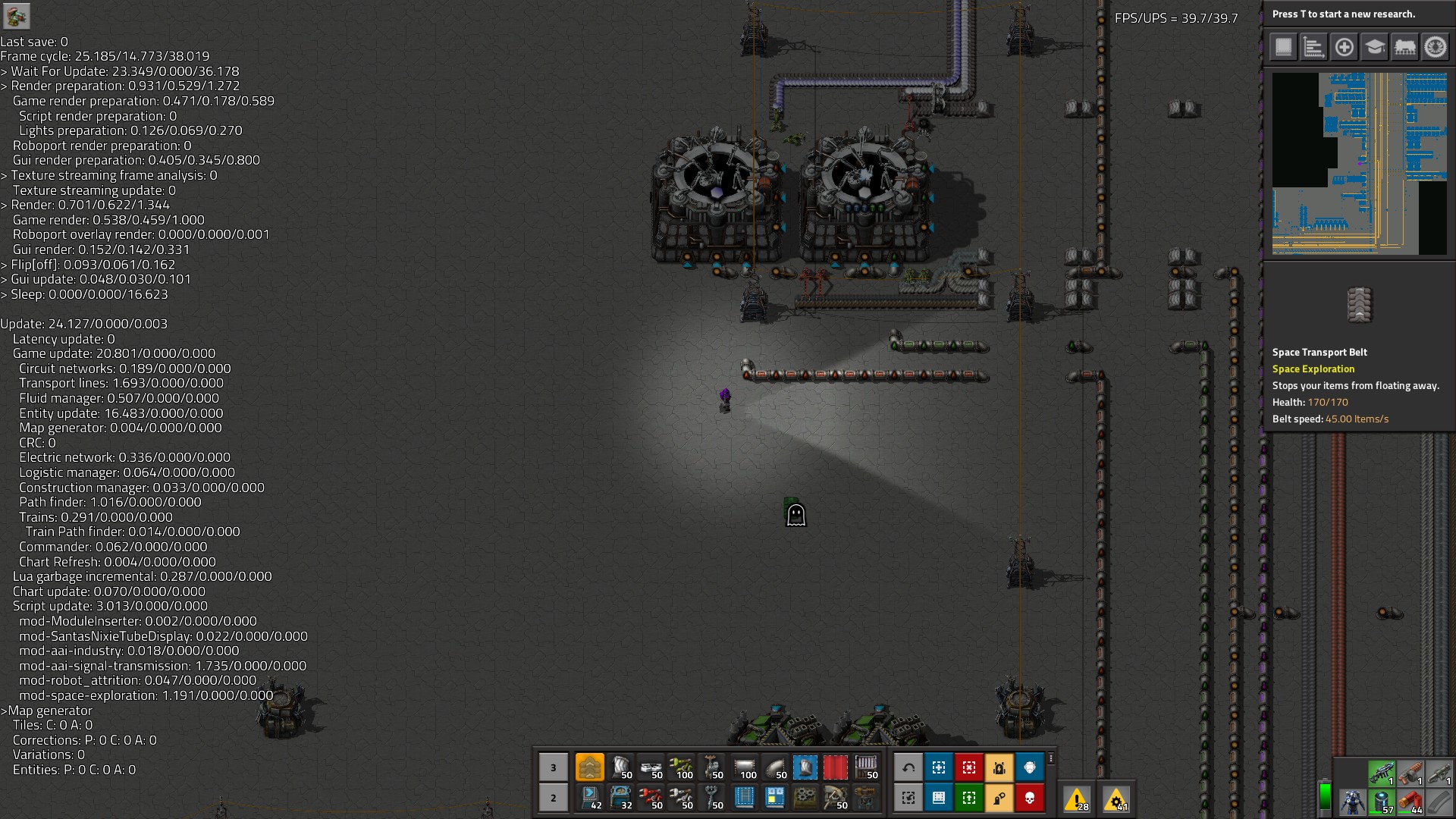The width and height of the screenshot is (1456, 819).
Task: Switch to quickbar row 3 selector
Action: click(x=554, y=767)
